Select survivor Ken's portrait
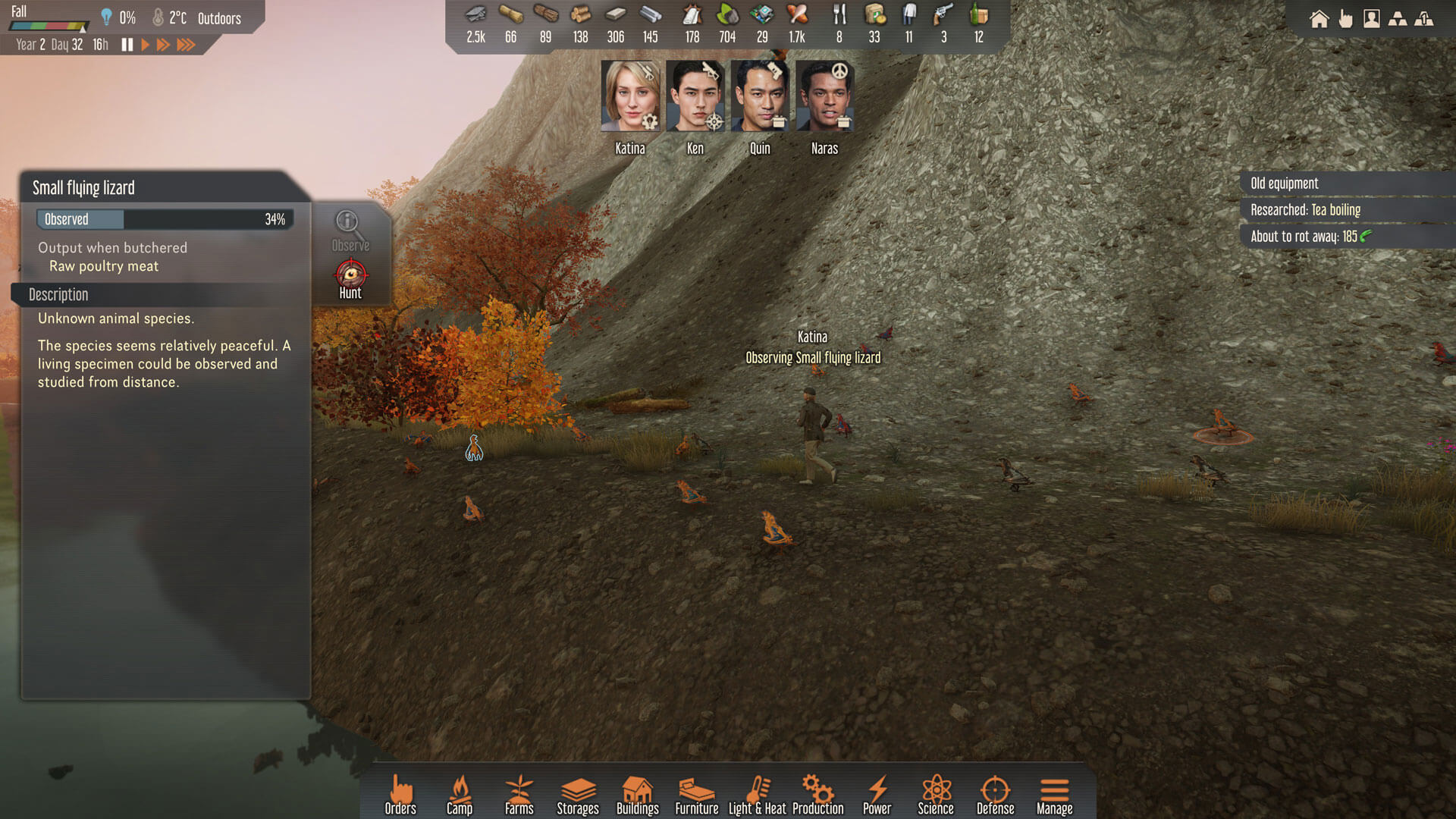Image resolution: width=1456 pixels, height=819 pixels. (695, 97)
